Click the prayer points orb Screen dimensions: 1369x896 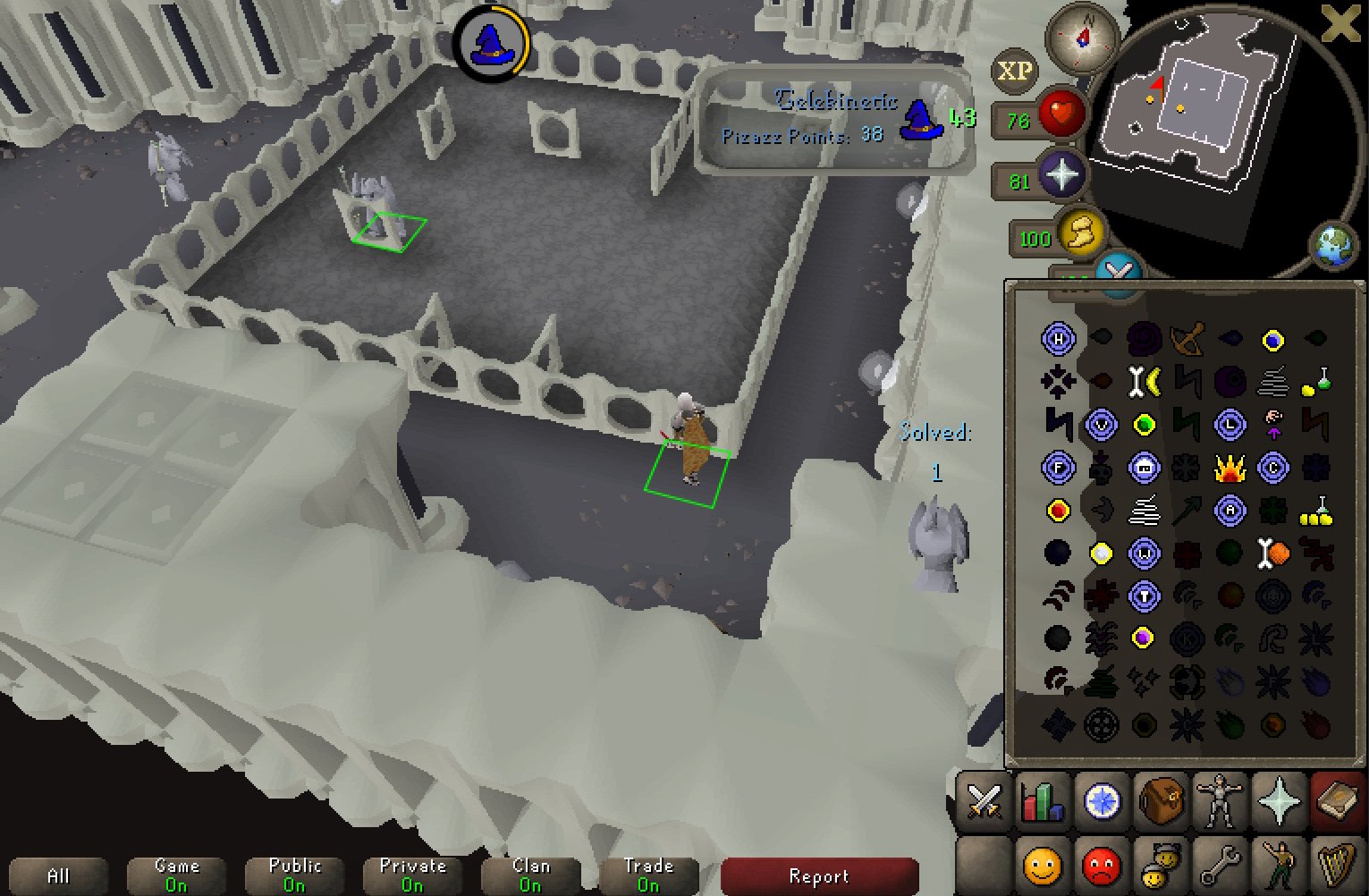coord(1061,175)
